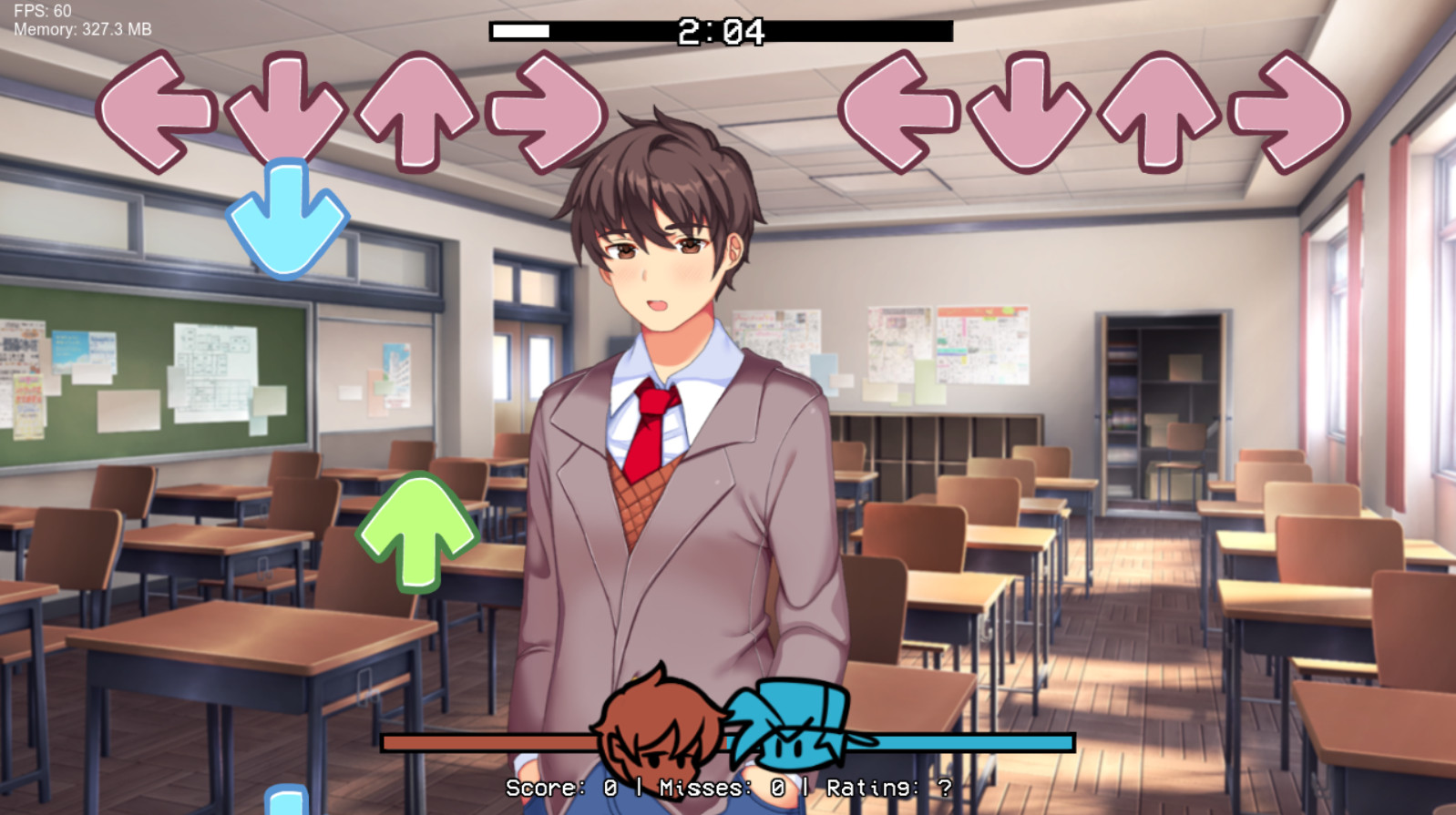Click the white progress segment on timer bar
Viewport: 1456px width, 815px height.
click(519, 28)
